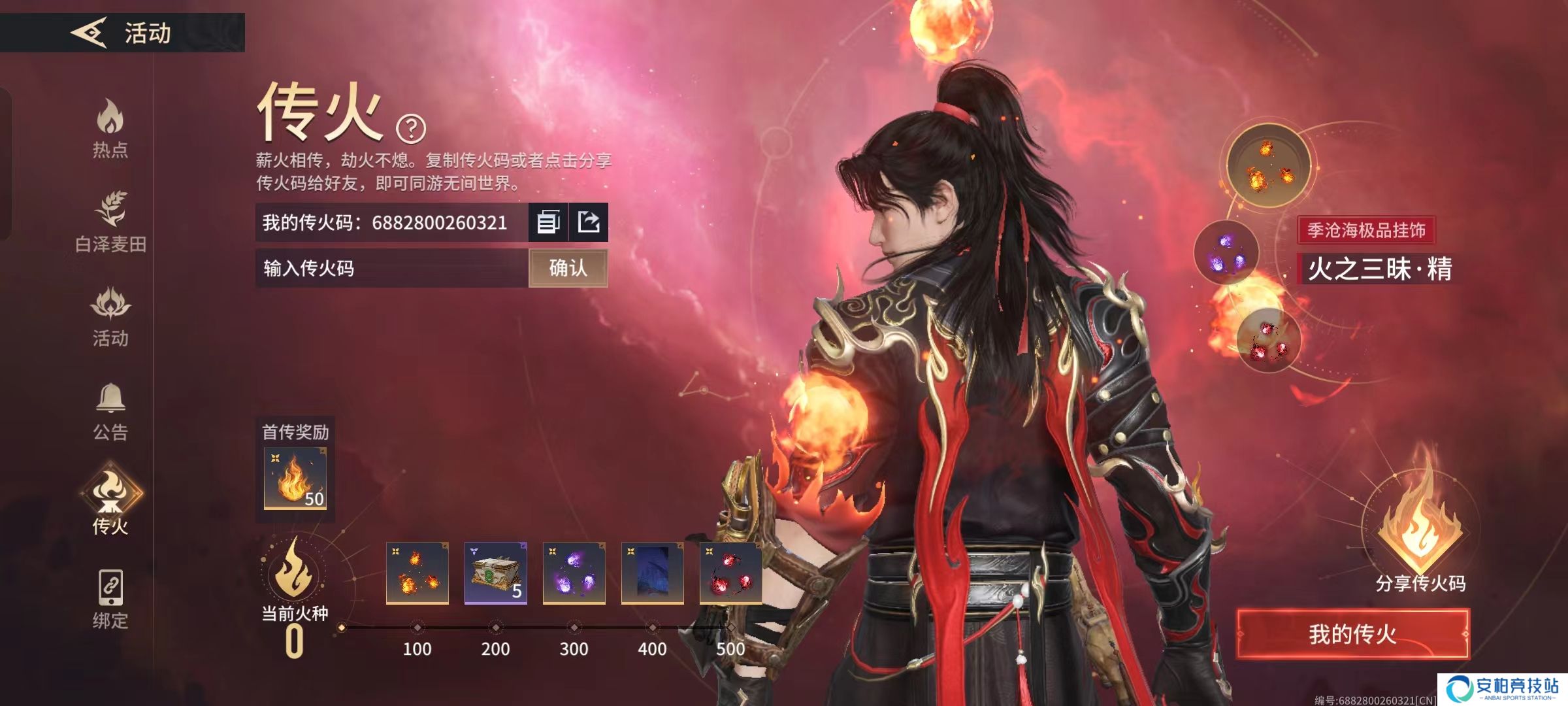The height and width of the screenshot is (706, 1568).
Task: Select the 活动 lotus tab
Action: coord(110,316)
